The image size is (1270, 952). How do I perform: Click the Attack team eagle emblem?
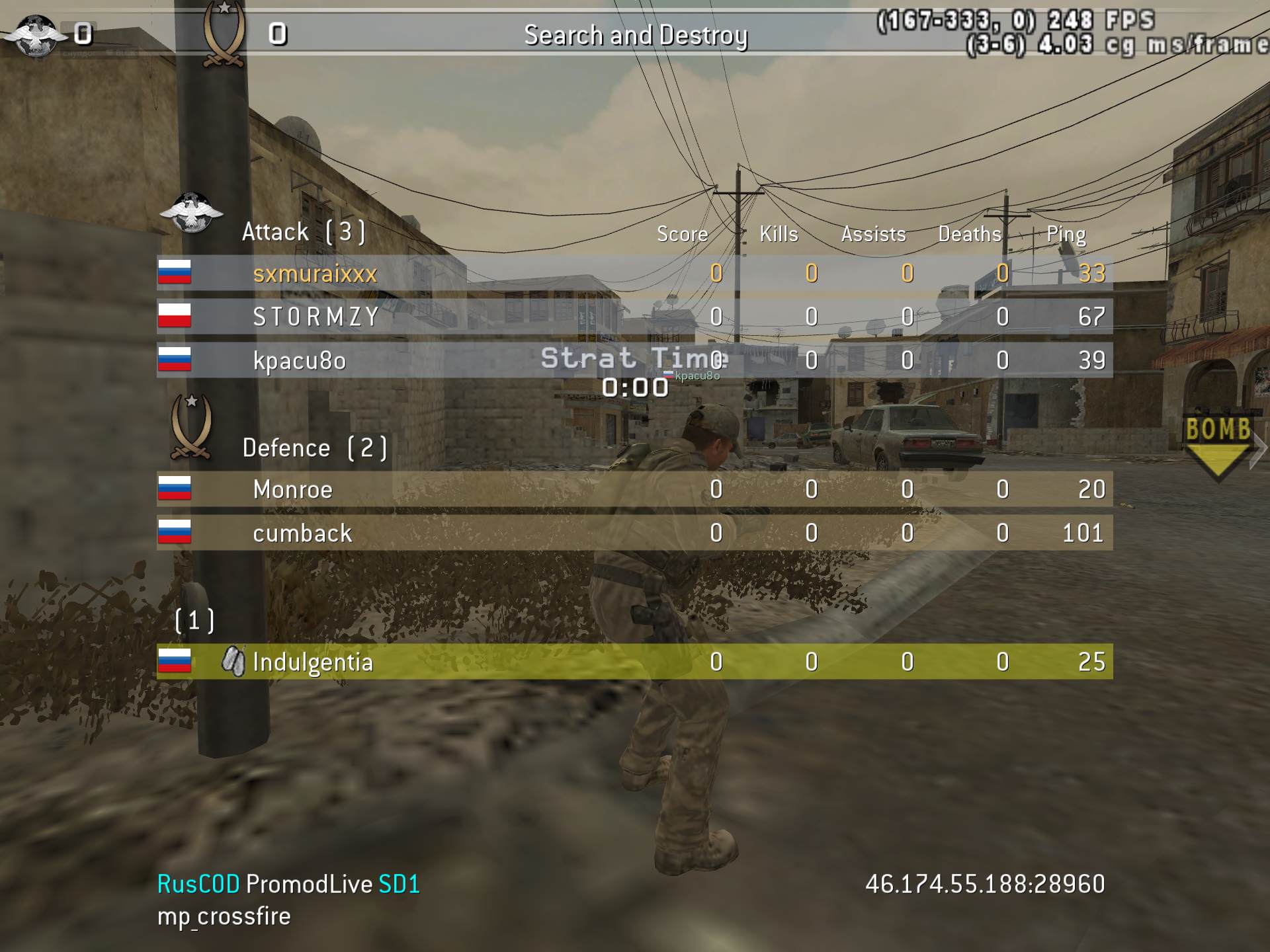pyautogui.click(x=191, y=213)
